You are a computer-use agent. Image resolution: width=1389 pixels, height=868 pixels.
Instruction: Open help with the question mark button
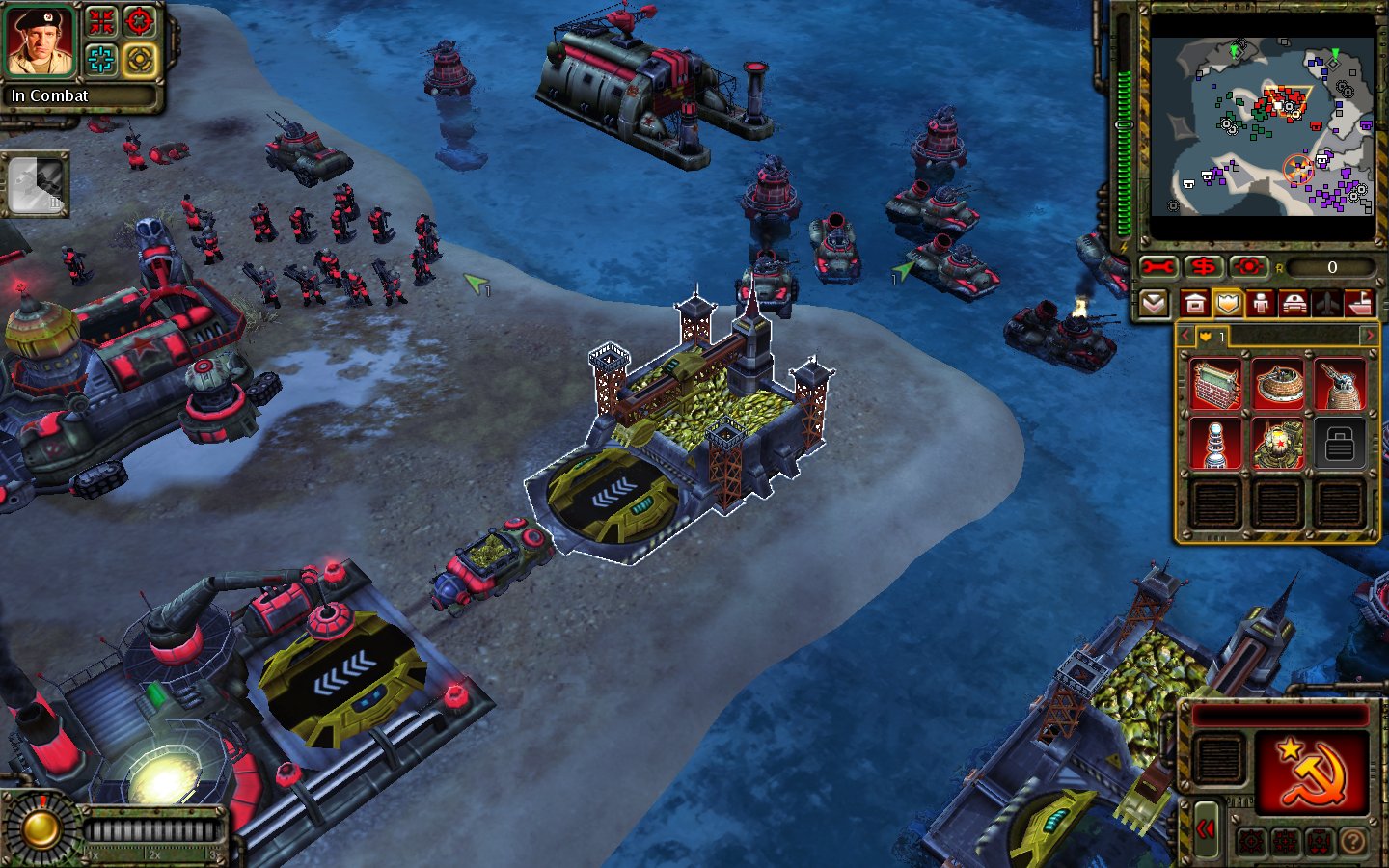point(1352,843)
